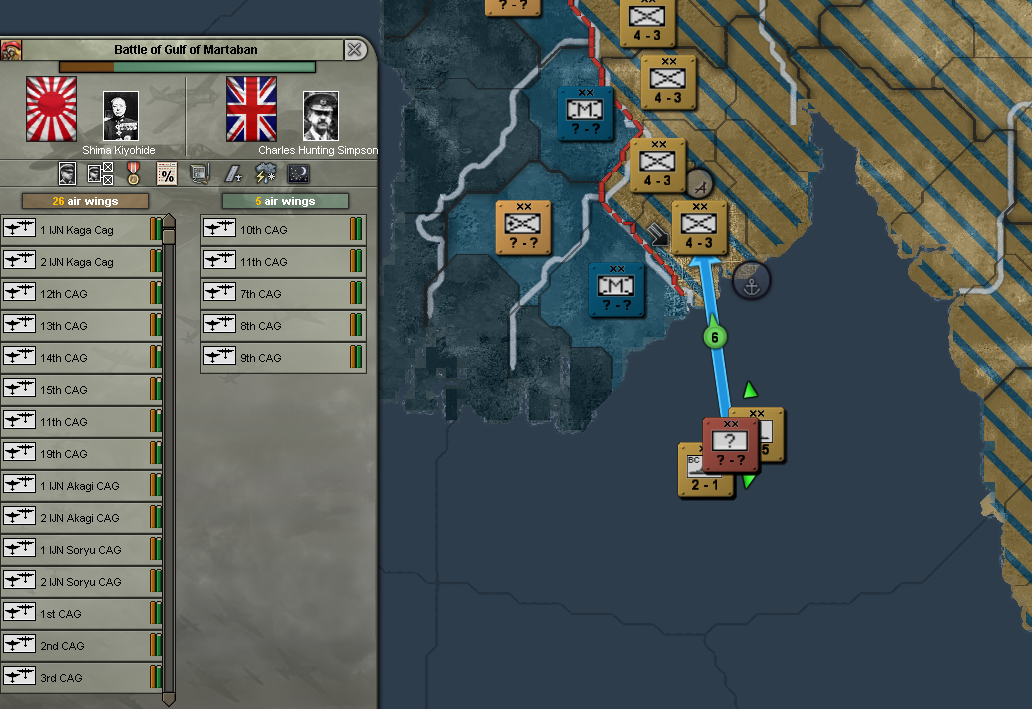Click Charles Hunting Simpson's portrait

(x=321, y=116)
